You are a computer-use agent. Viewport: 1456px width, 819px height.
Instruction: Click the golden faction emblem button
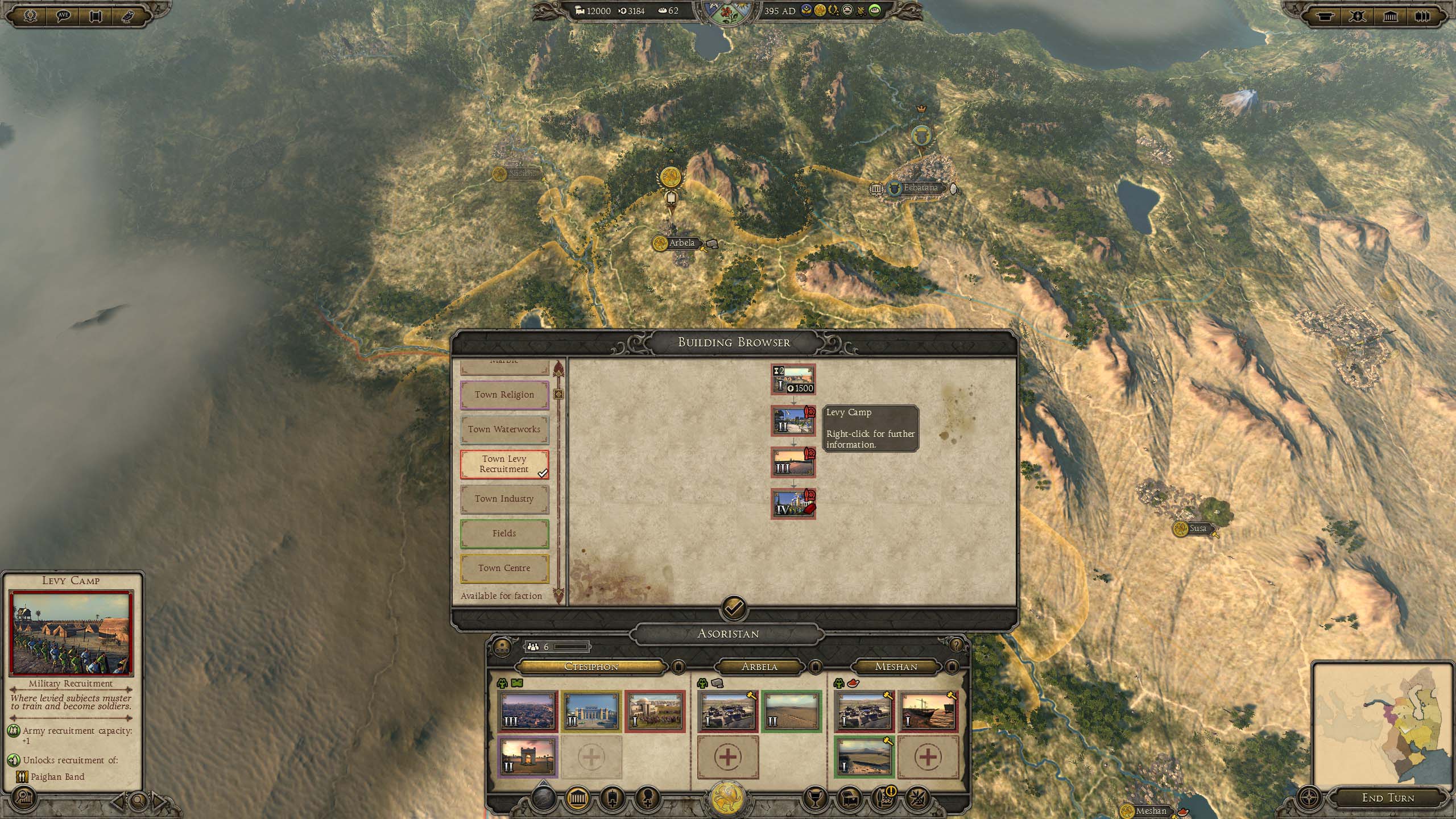point(728,799)
